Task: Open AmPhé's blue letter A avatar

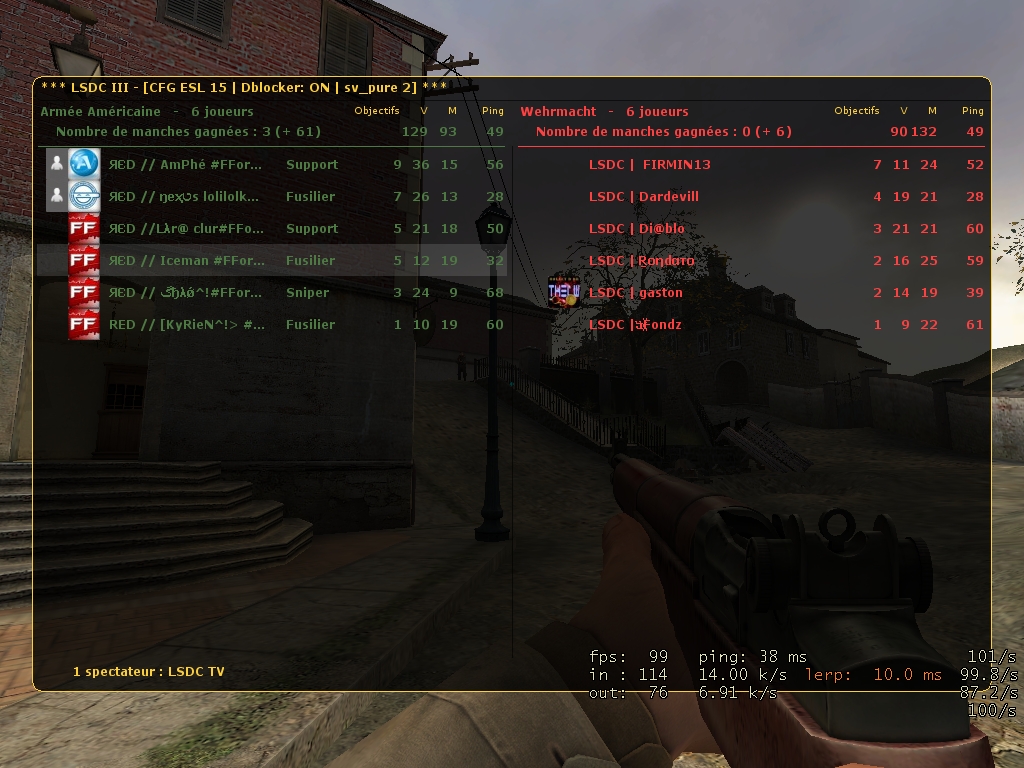Action: pyautogui.click(x=84, y=163)
